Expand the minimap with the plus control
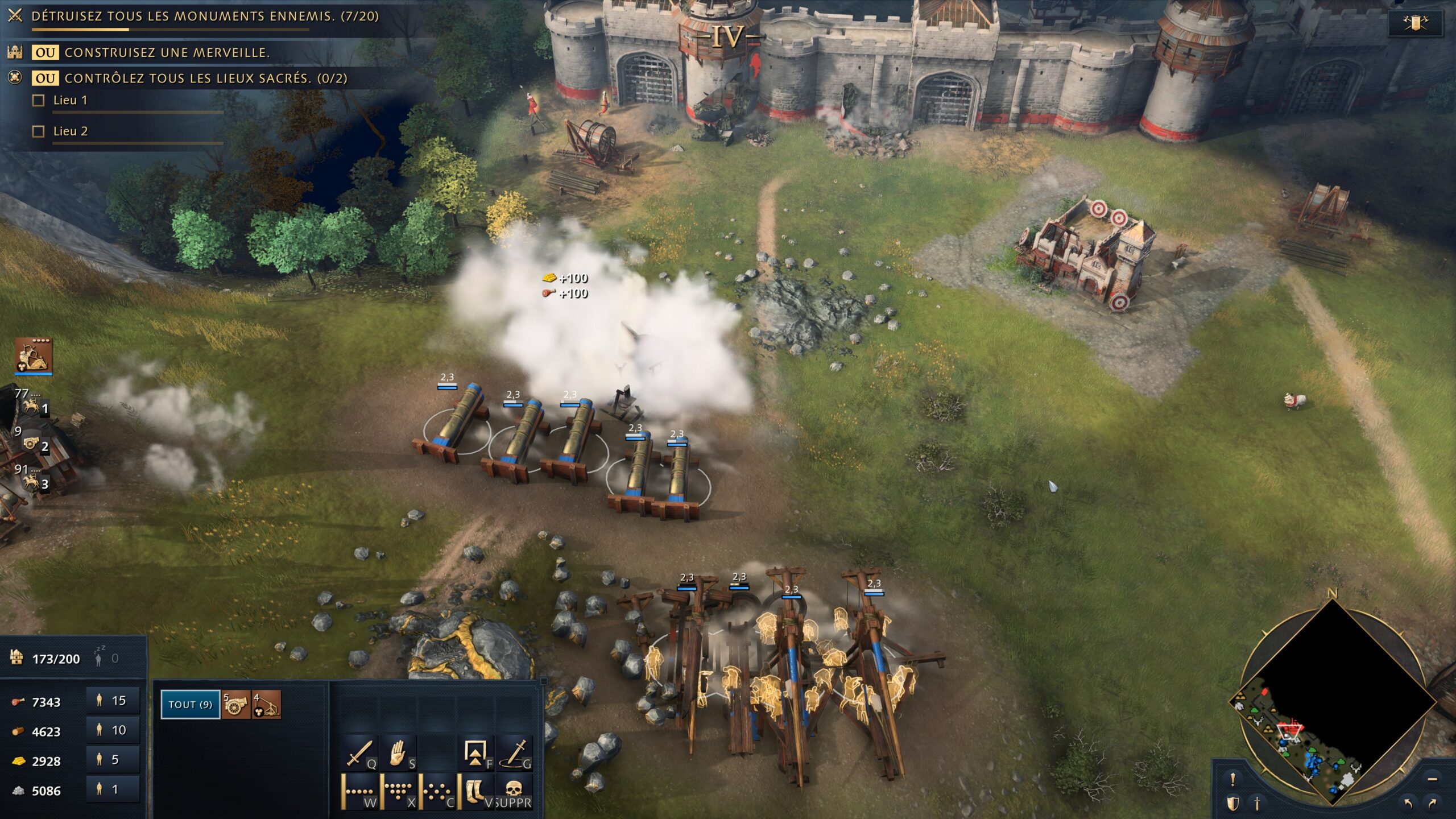 pos(1433,779)
